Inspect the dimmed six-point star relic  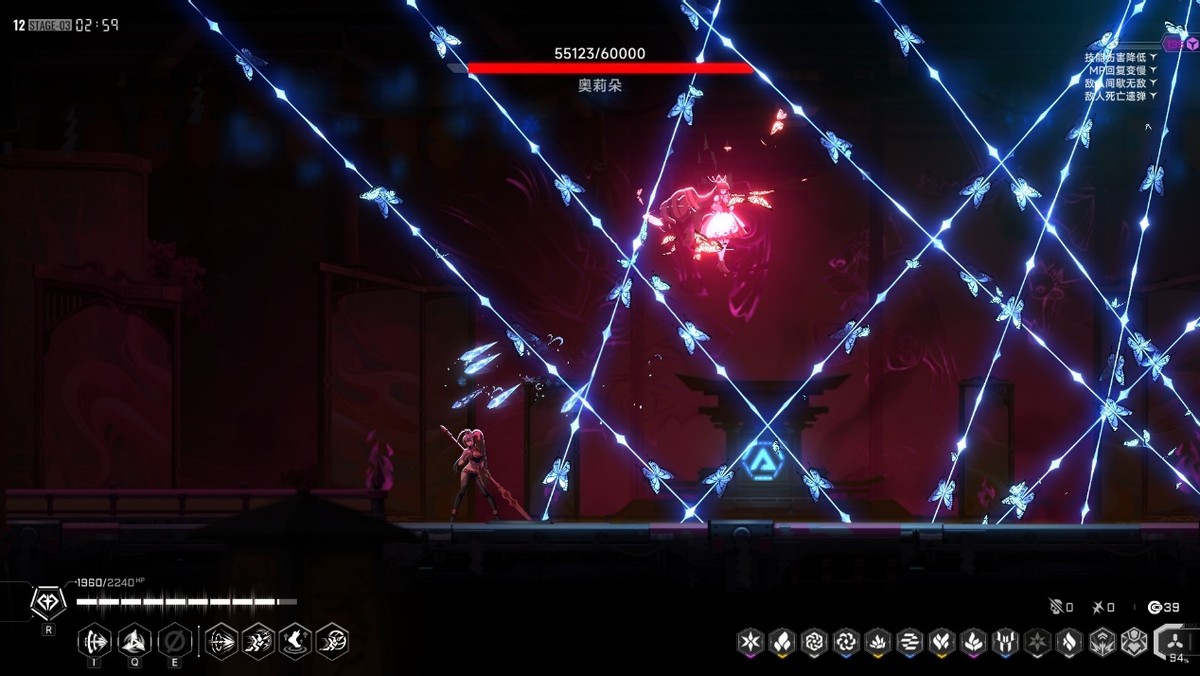point(1036,641)
